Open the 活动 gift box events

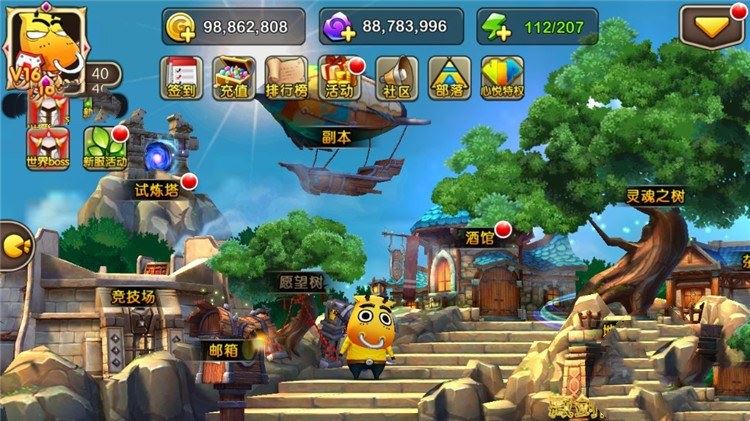(x=339, y=75)
